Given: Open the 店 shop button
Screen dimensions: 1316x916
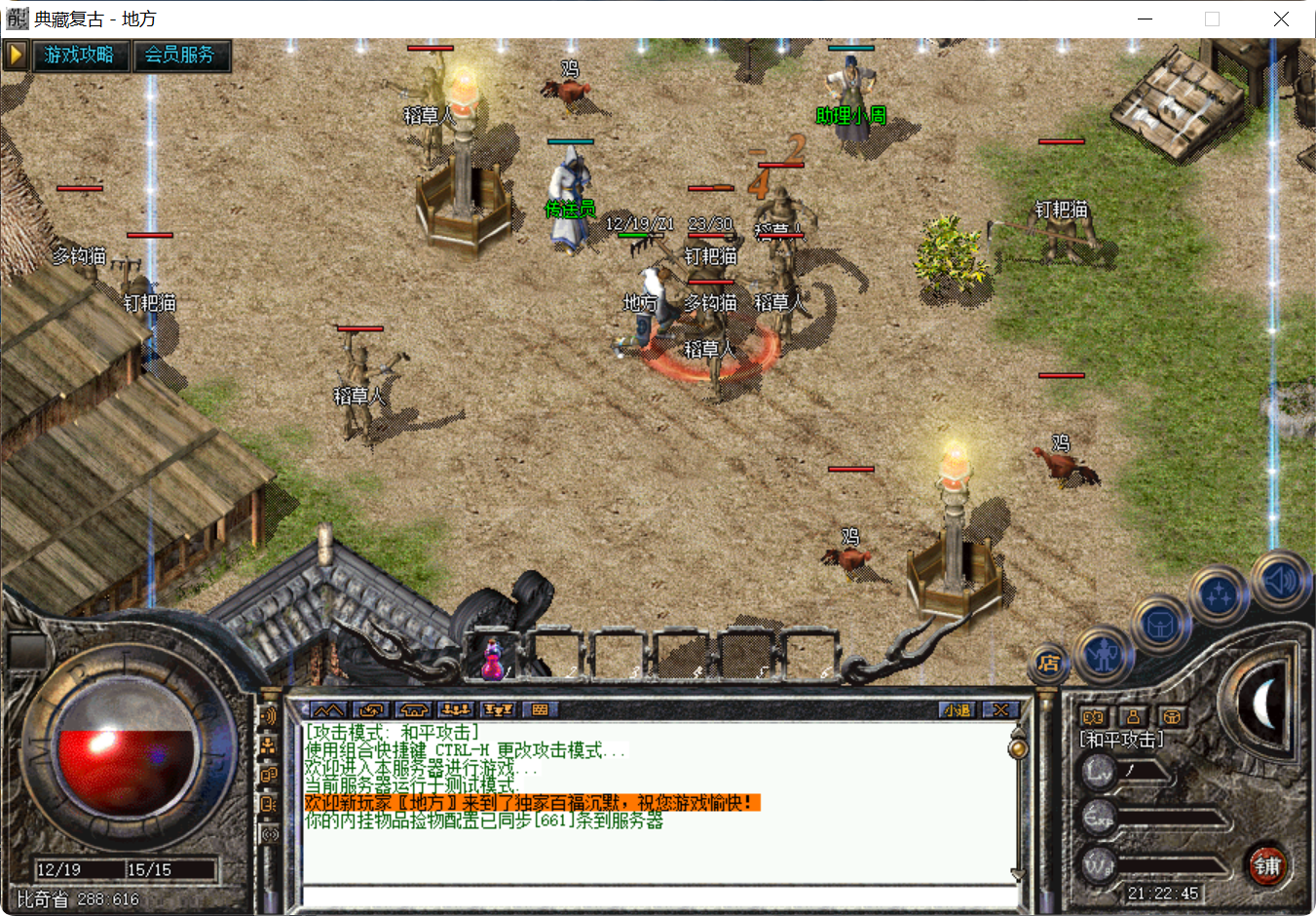Looking at the screenshot, I should (1049, 664).
